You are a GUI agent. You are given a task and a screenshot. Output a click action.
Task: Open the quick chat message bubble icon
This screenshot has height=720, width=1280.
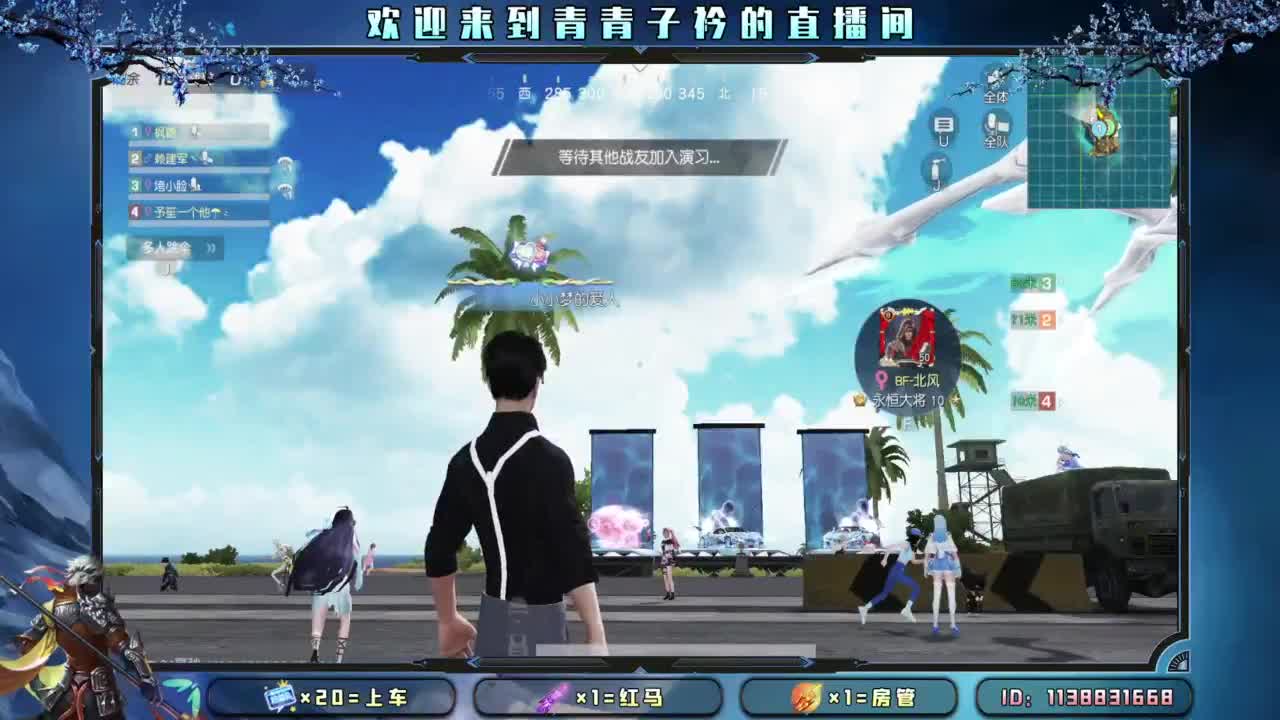point(944,125)
